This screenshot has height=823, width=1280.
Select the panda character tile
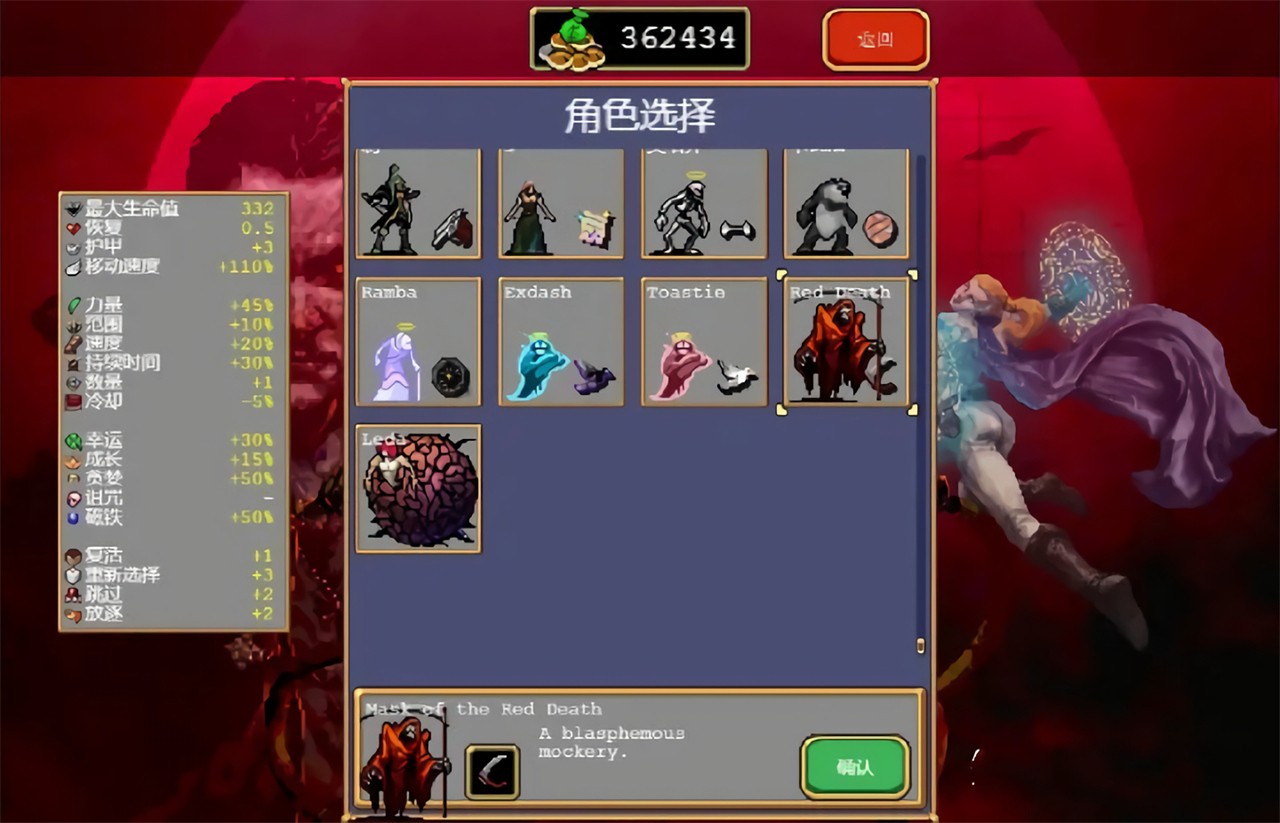(x=846, y=205)
